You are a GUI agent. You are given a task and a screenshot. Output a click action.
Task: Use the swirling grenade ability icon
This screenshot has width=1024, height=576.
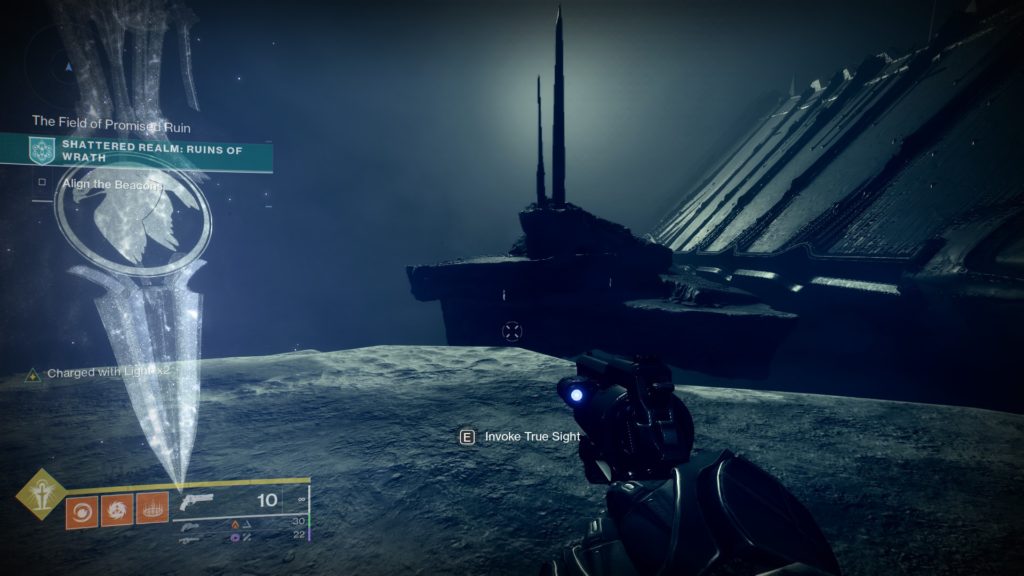tap(81, 511)
